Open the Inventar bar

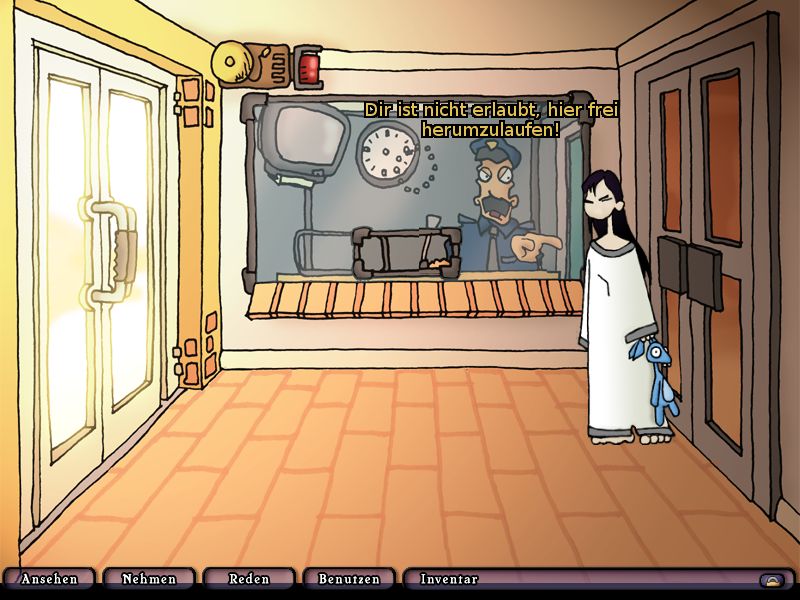tap(580, 579)
